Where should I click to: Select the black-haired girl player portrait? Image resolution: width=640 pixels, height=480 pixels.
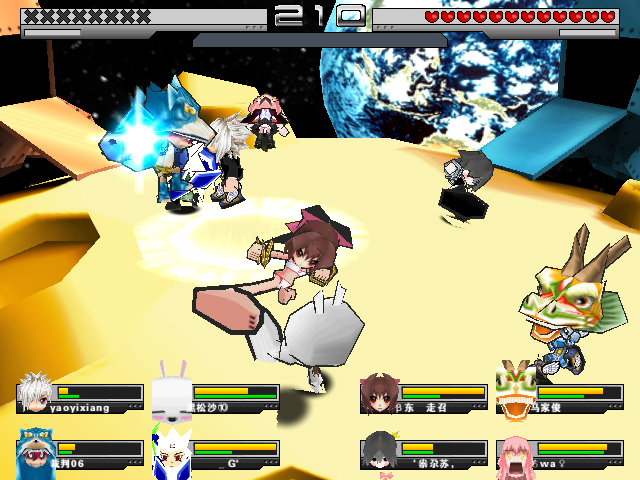[x=378, y=450]
